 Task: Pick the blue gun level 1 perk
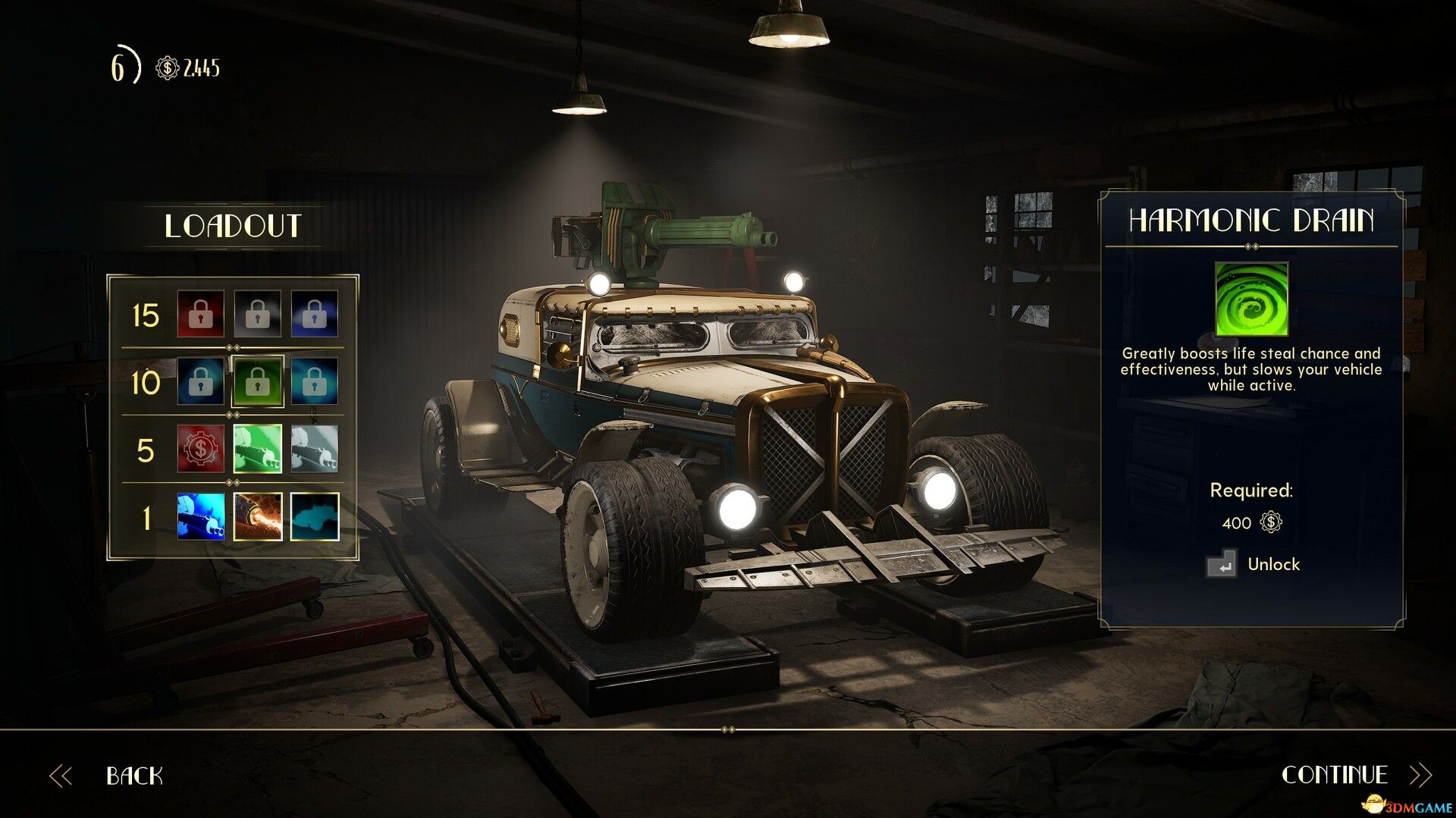201,516
